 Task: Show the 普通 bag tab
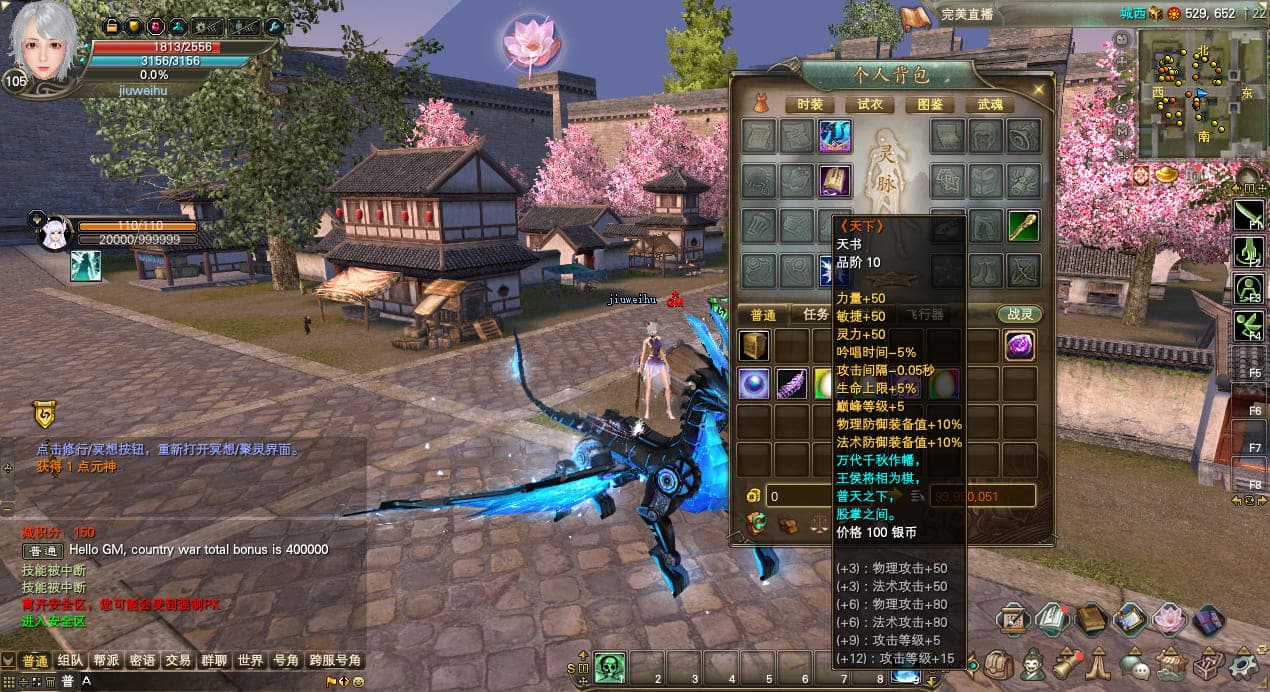click(x=763, y=314)
